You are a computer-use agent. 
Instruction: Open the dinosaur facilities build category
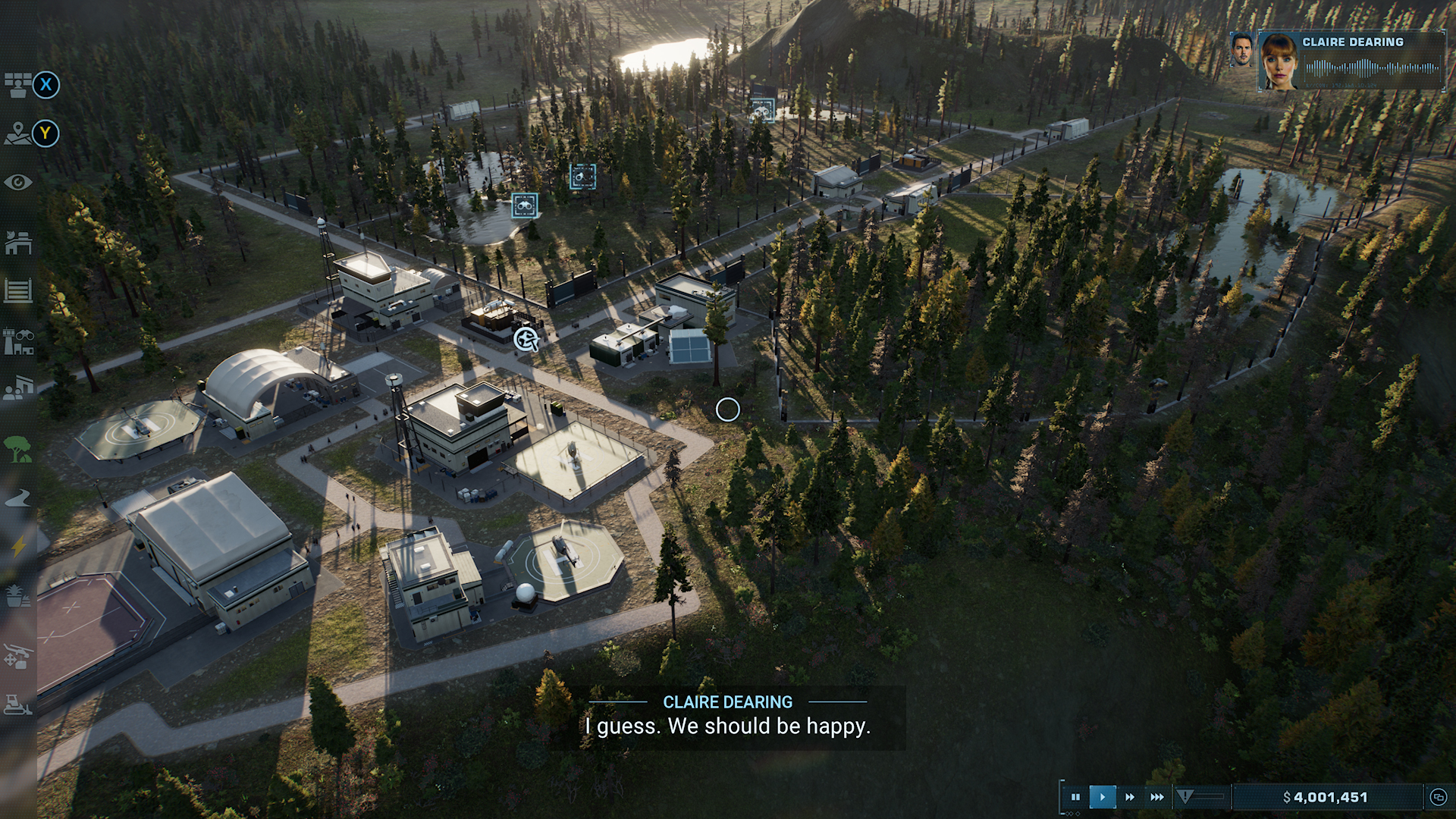[18, 243]
